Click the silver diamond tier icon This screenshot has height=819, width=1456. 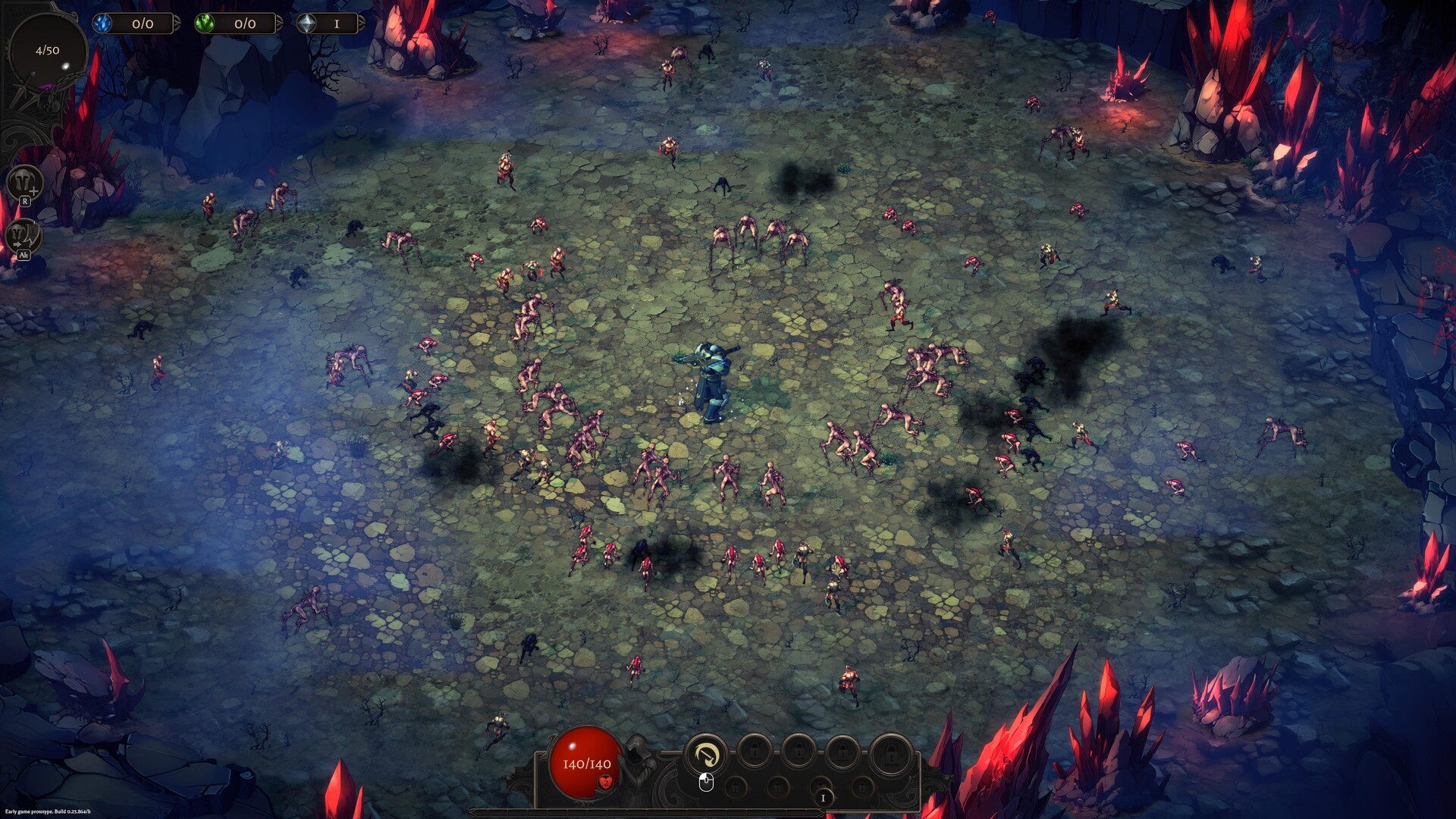point(308,24)
